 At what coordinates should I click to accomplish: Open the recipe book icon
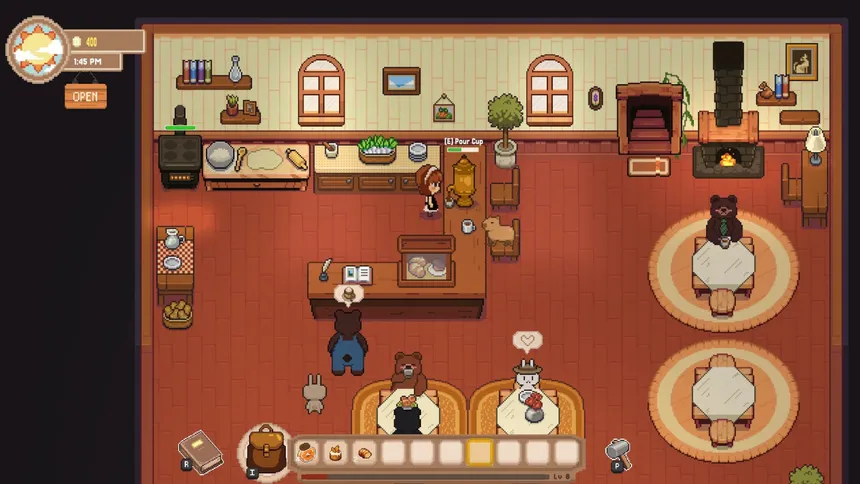click(199, 451)
